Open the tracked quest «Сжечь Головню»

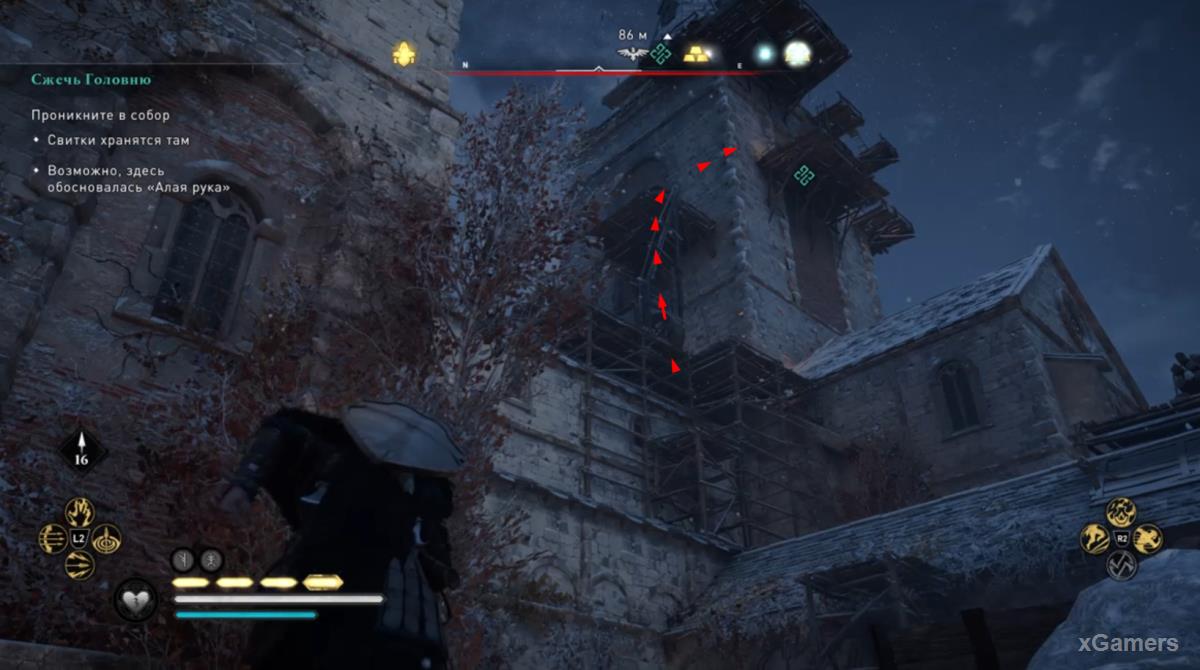(91, 80)
